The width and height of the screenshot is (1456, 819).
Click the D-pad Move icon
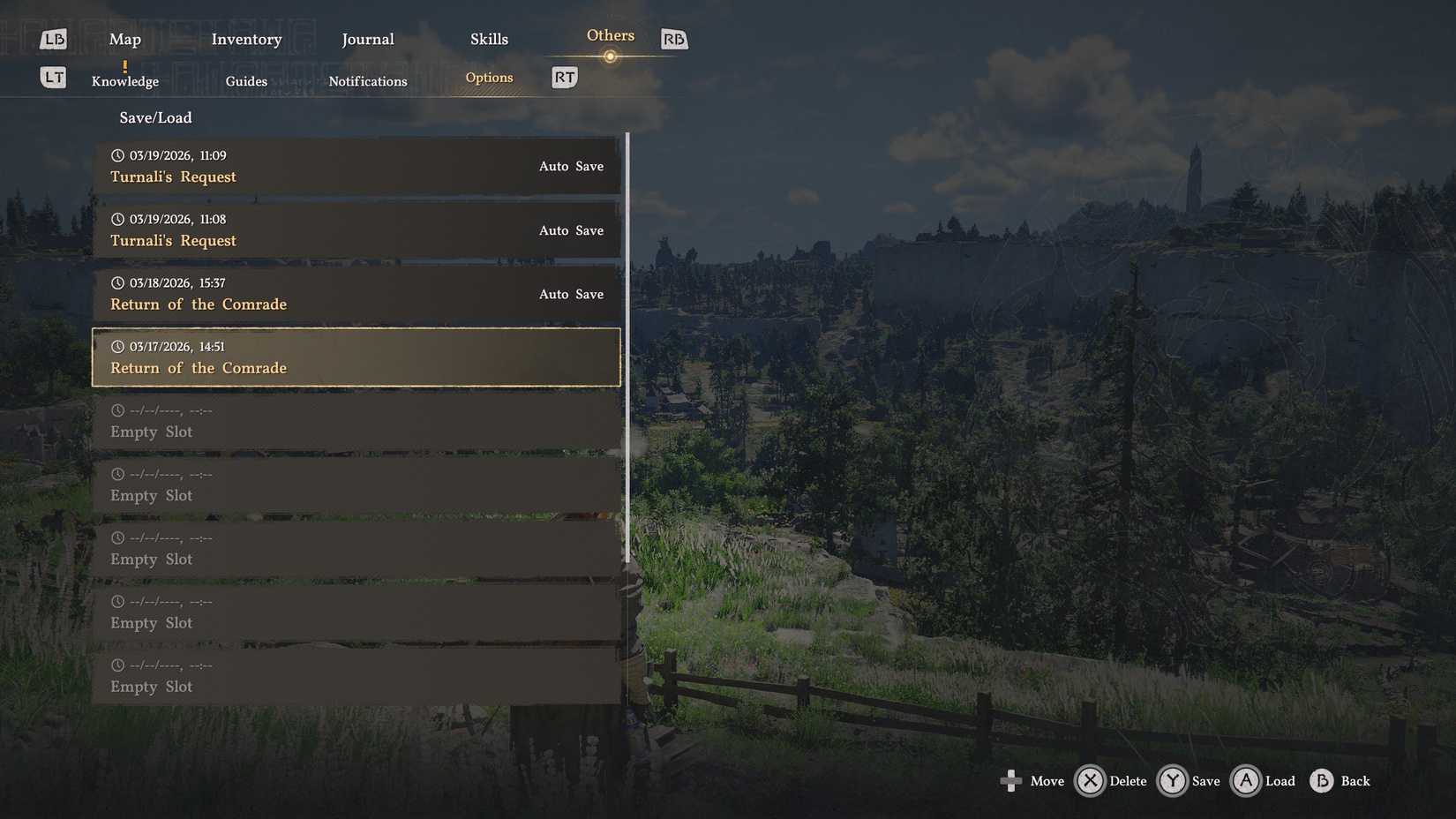(1011, 780)
